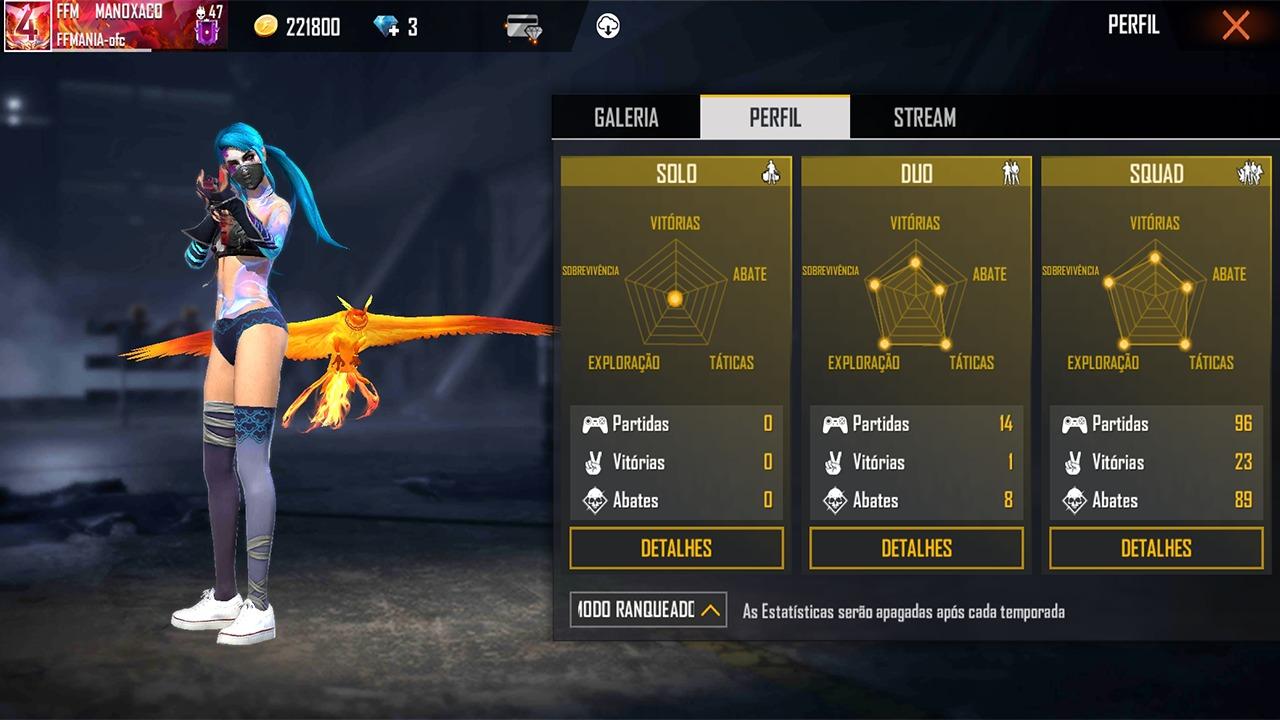Add diamonds via the diamond icon
Viewport: 1280px width, 720px height.
pos(386,27)
